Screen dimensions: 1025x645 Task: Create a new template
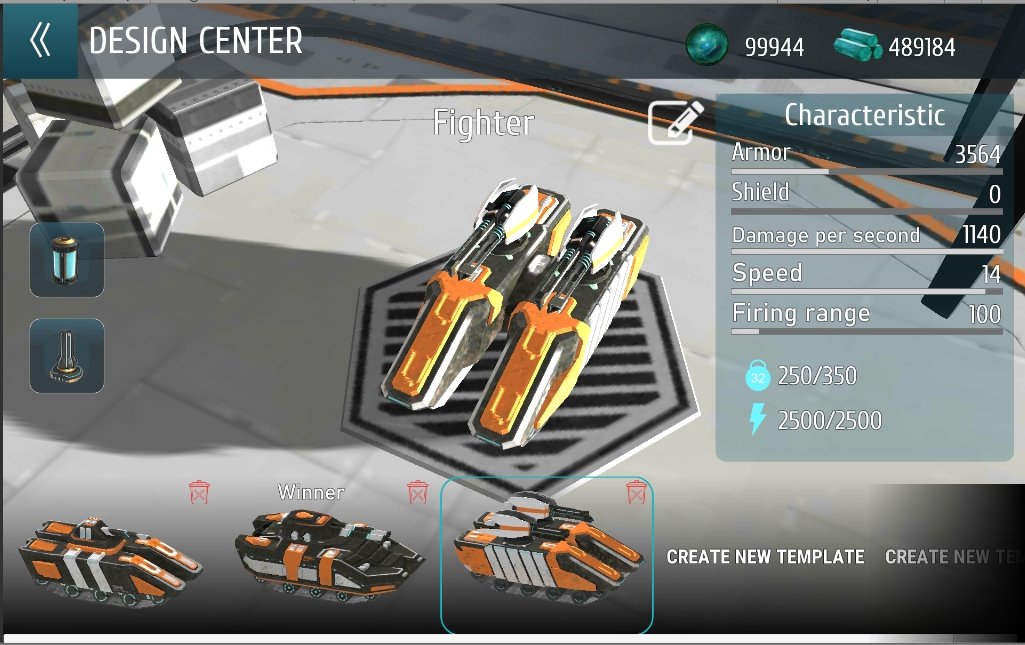click(x=765, y=557)
